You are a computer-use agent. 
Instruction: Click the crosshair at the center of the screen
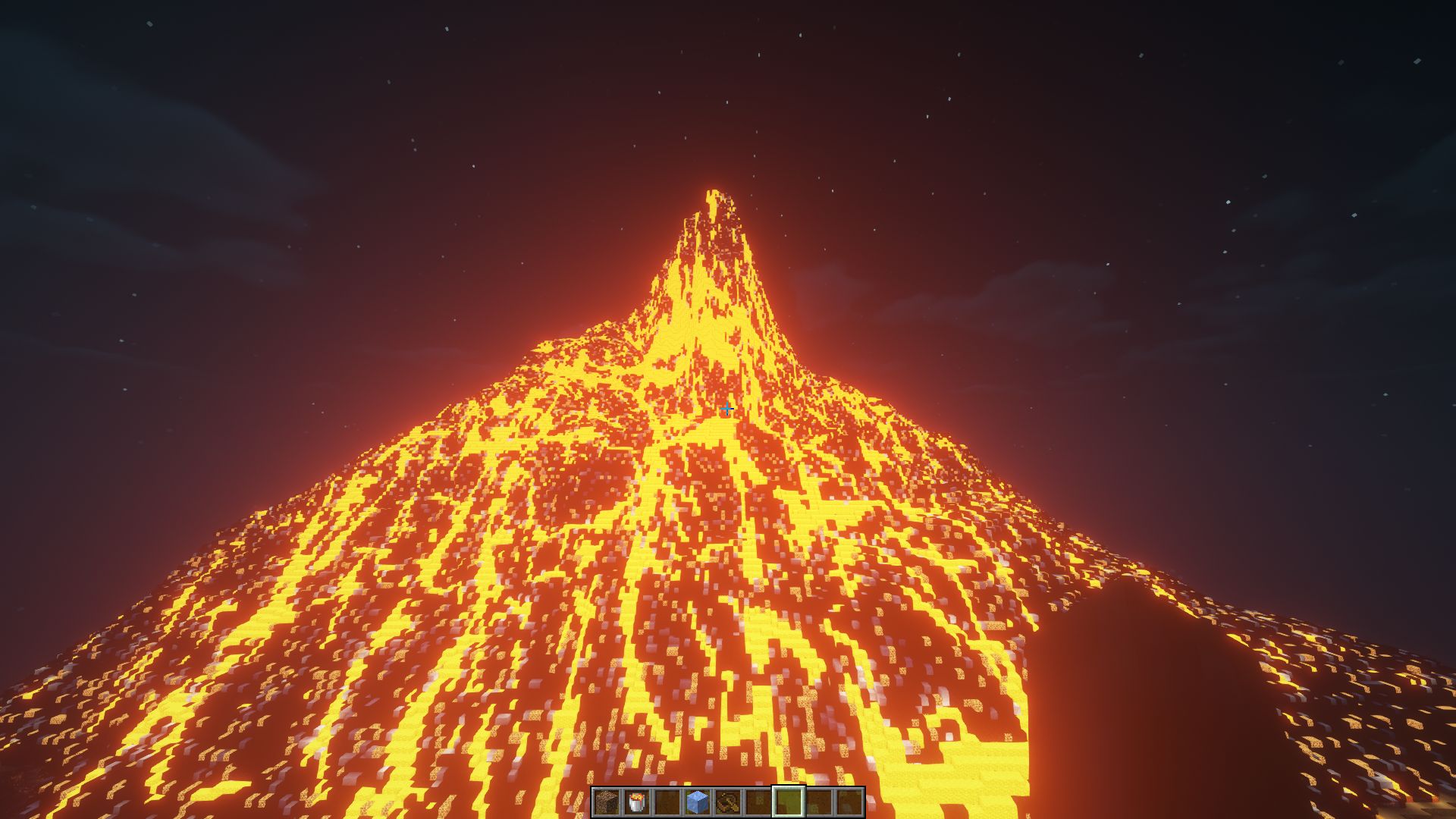point(728,409)
